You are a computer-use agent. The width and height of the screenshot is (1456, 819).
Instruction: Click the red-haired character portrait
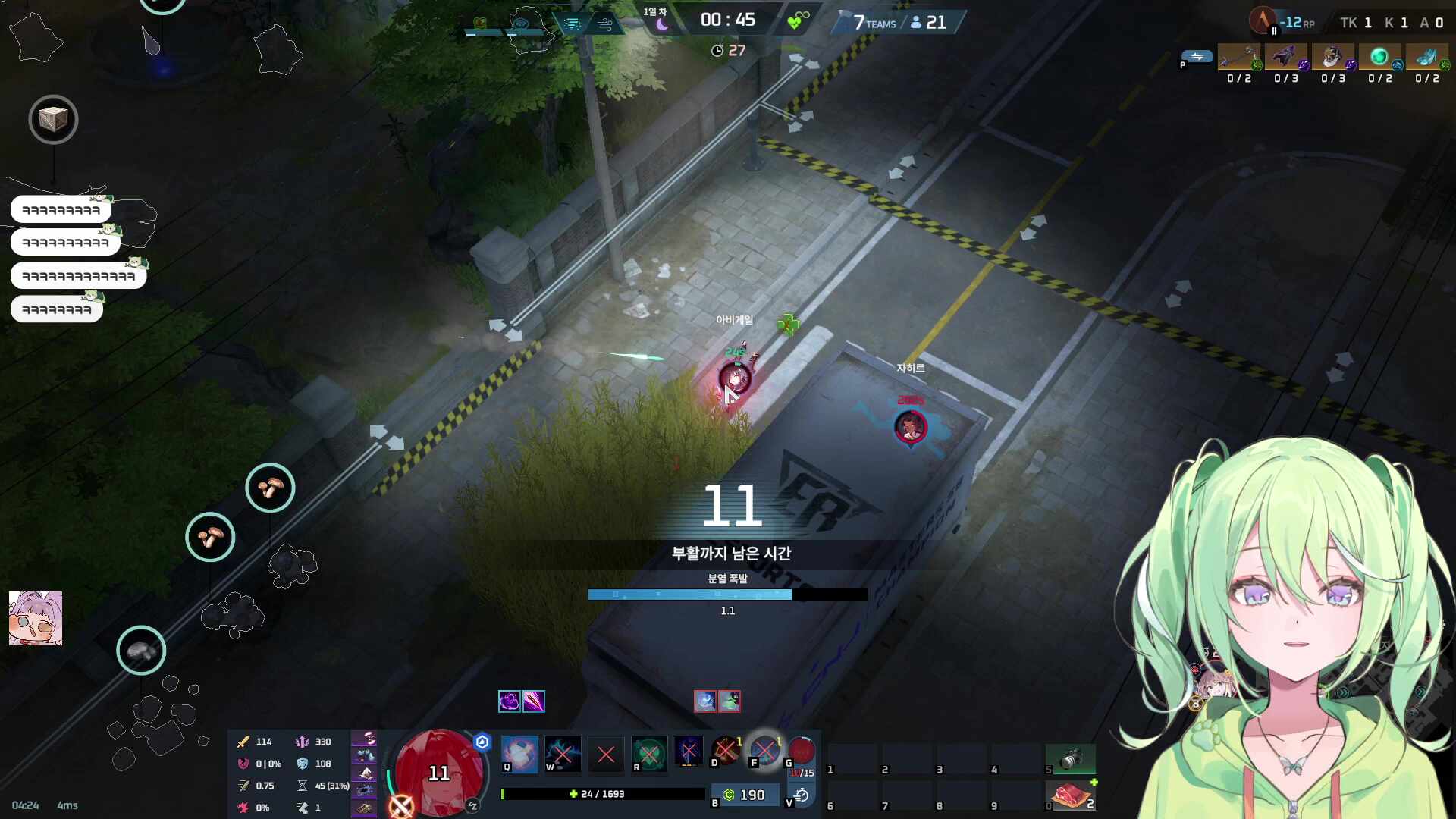[439, 770]
